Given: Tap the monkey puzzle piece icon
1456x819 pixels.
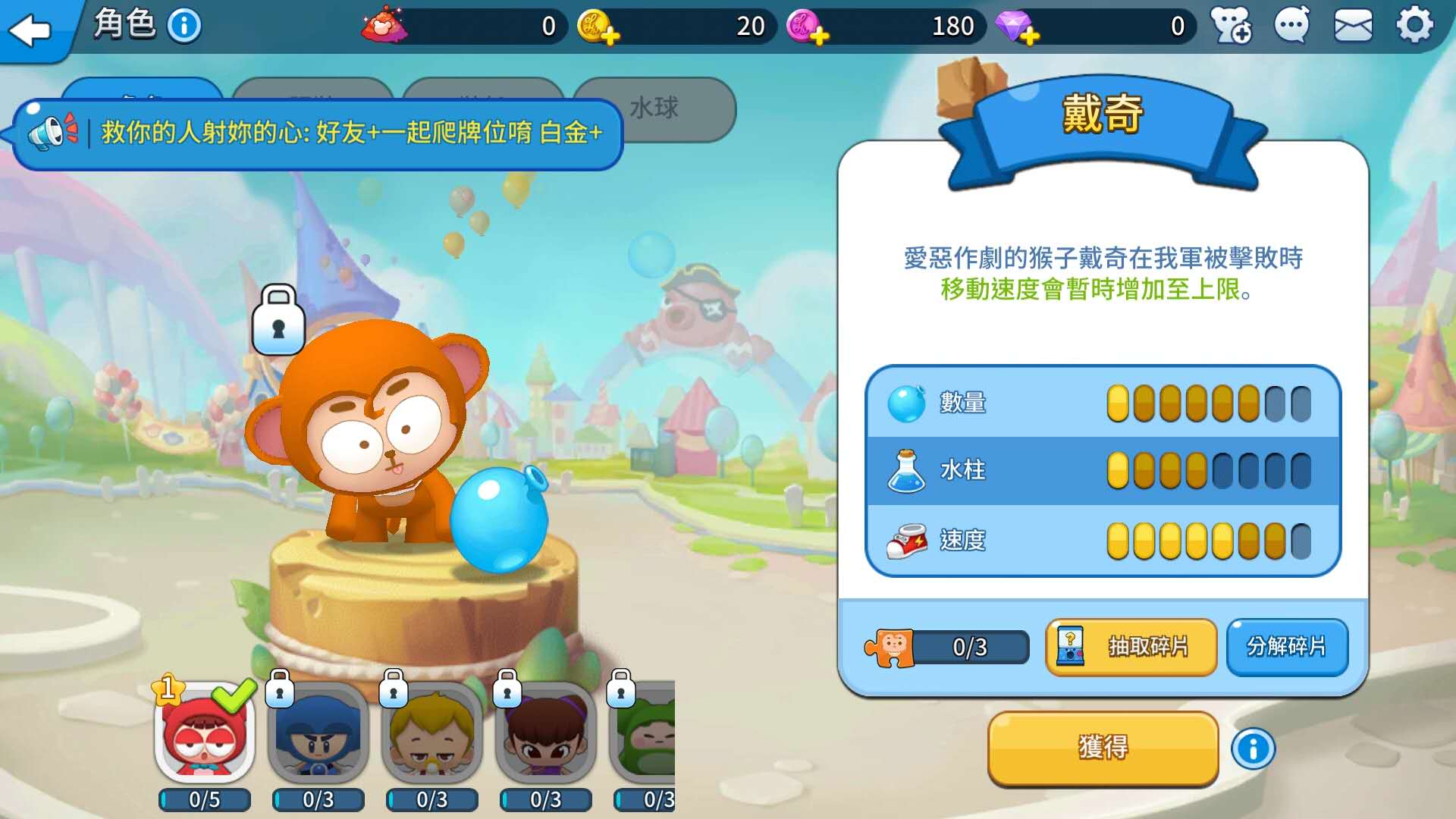Looking at the screenshot, I should pyautogui.click(x=889, y=647).
